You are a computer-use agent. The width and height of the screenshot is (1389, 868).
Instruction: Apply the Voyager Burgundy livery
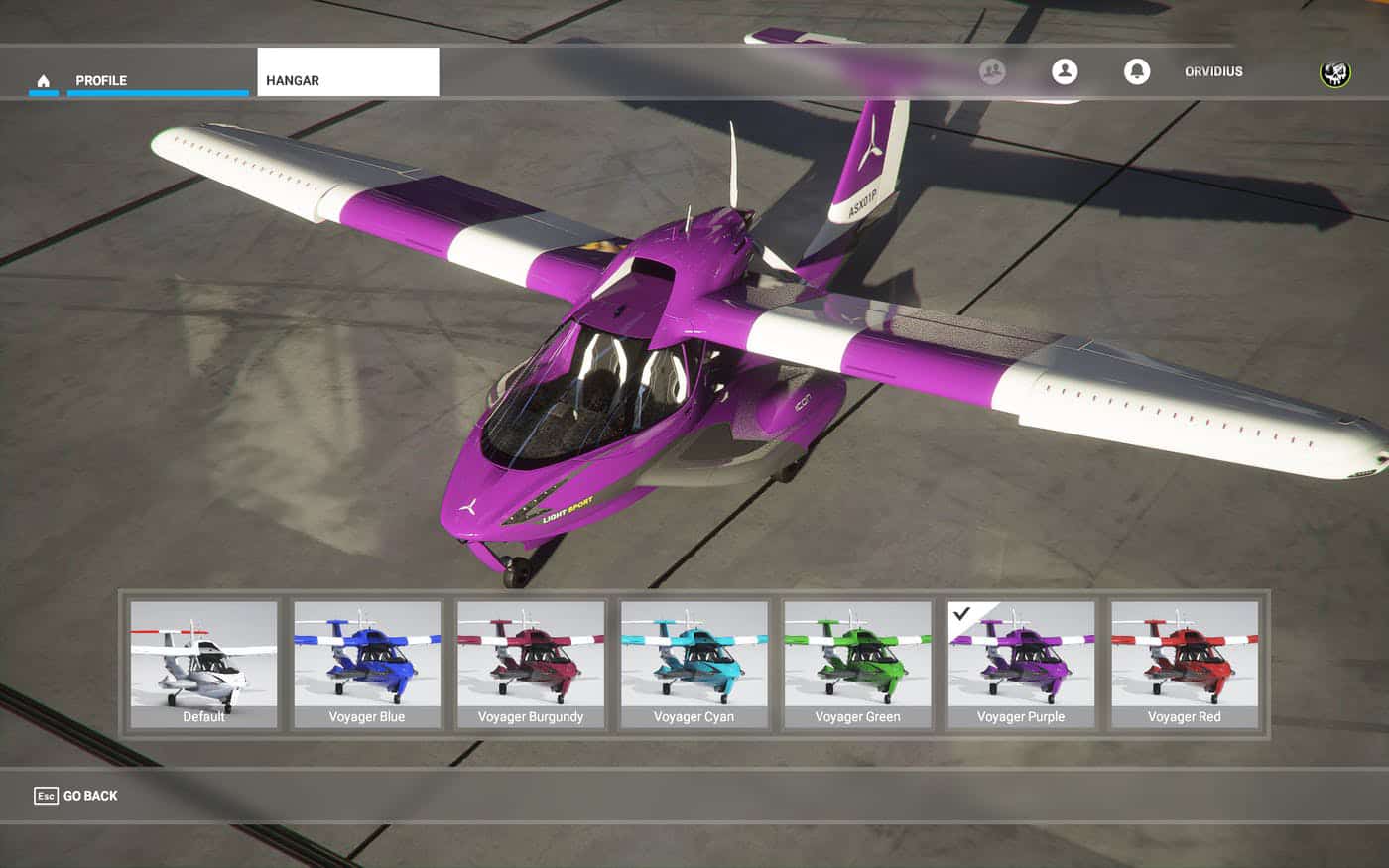pyautogui.click(x=531, y=664)
